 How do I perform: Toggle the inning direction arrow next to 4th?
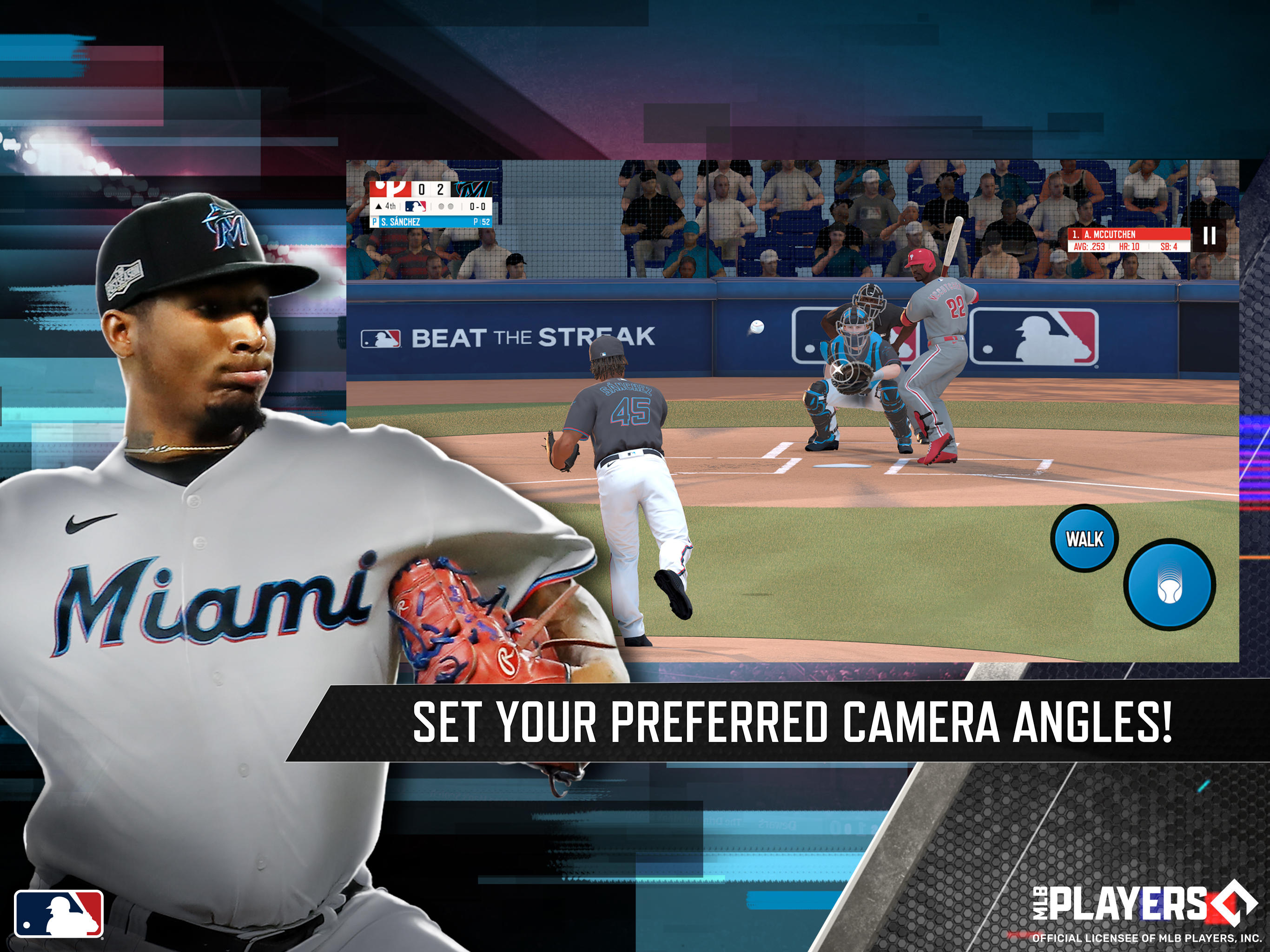point(379,207)
